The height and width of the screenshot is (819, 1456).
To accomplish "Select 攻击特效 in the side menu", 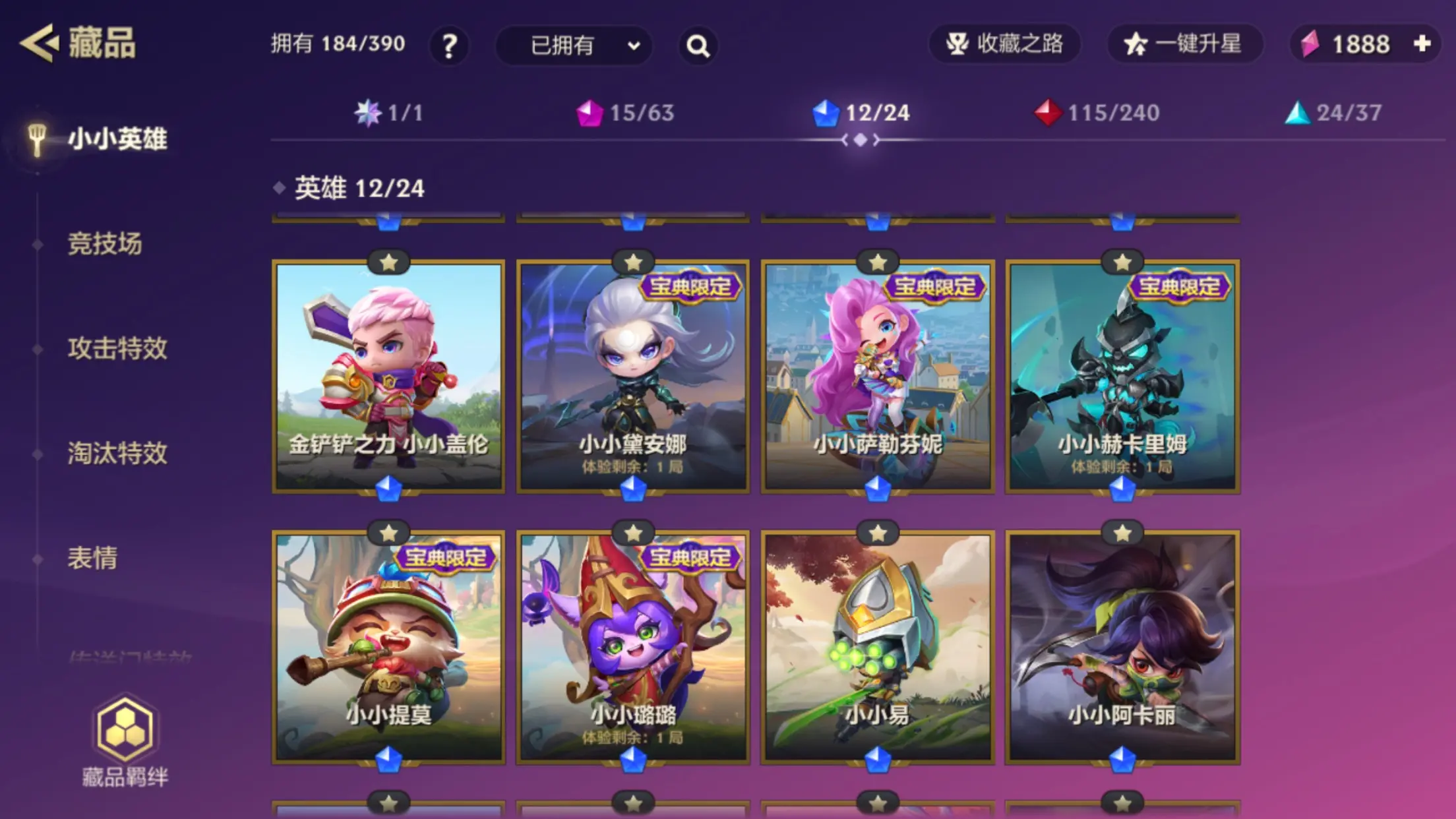I will tap(117, 348).
